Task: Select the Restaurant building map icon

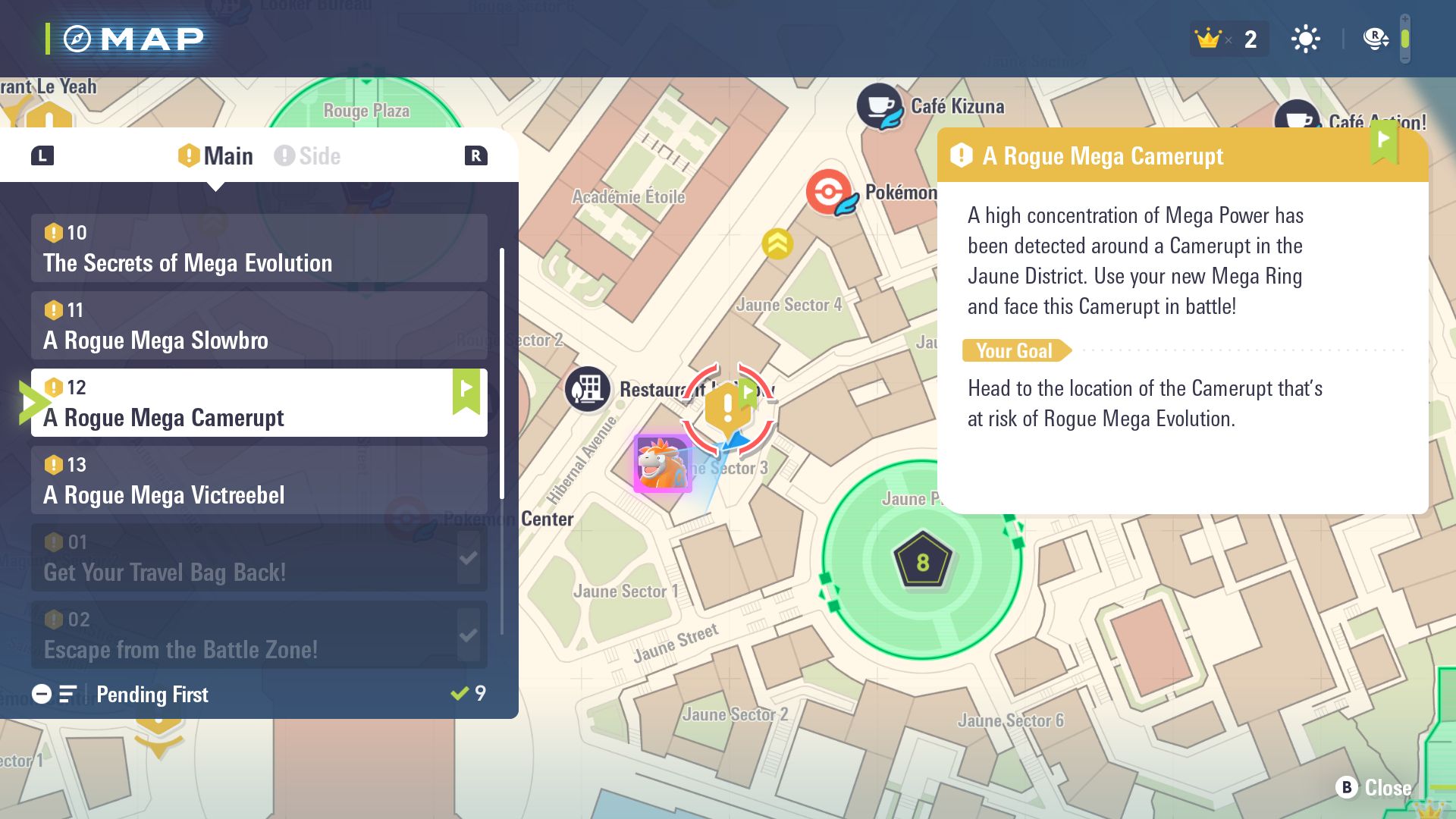Action: pos(587,389)
